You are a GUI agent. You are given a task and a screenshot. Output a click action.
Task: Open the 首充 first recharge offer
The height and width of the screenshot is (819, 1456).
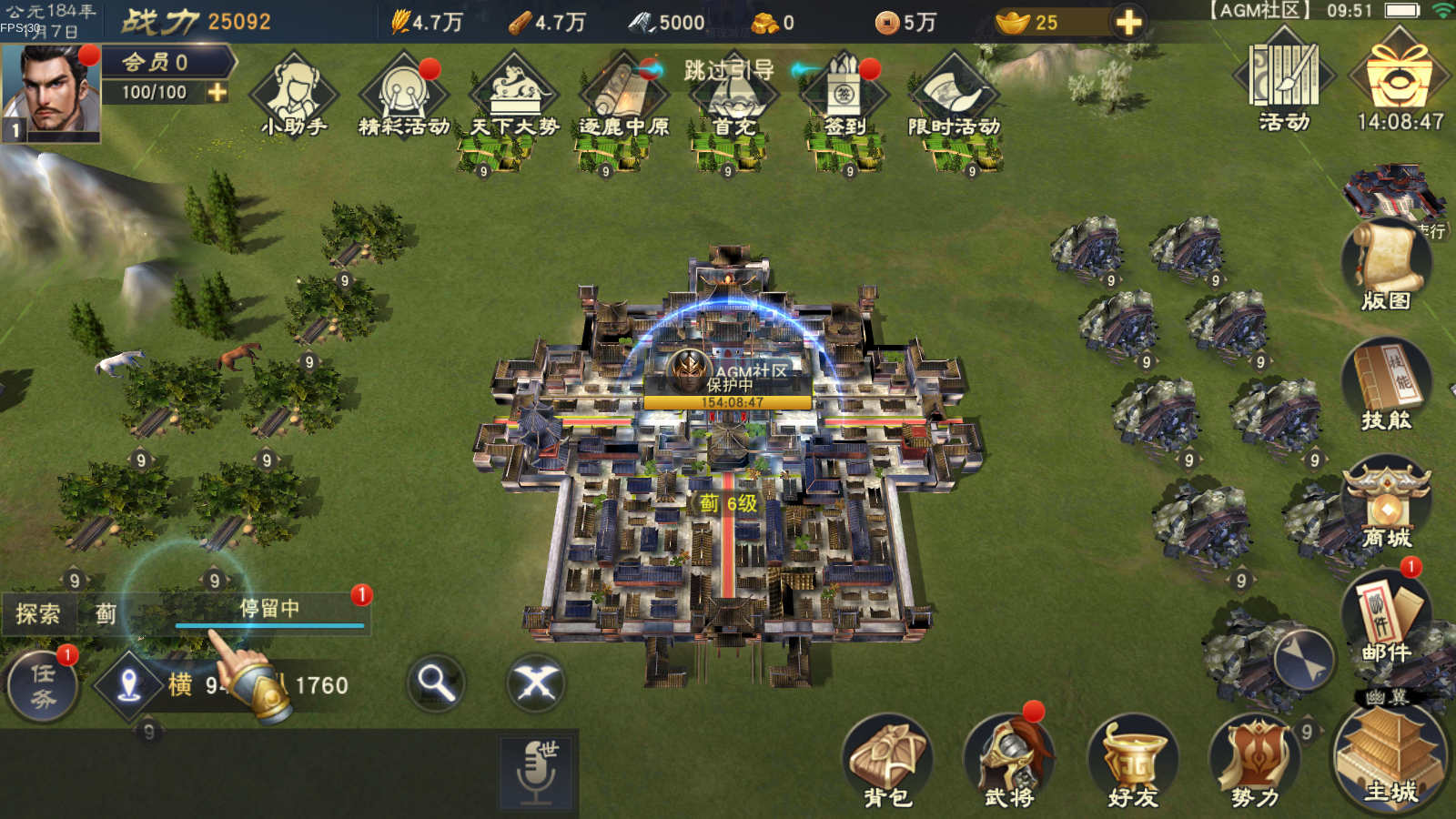[x=733, y=98]
